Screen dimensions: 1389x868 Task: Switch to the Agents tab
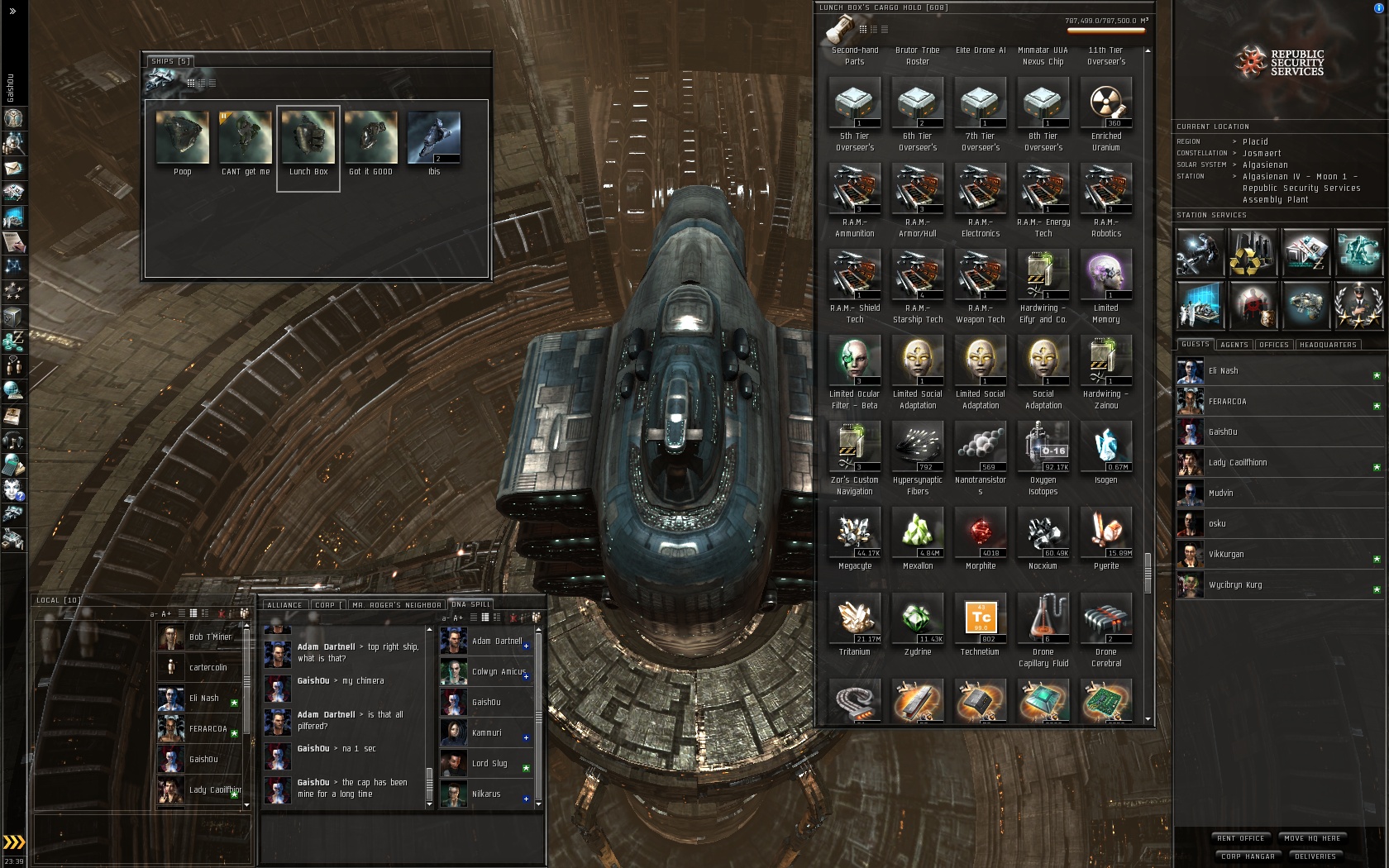point(1234,345)
